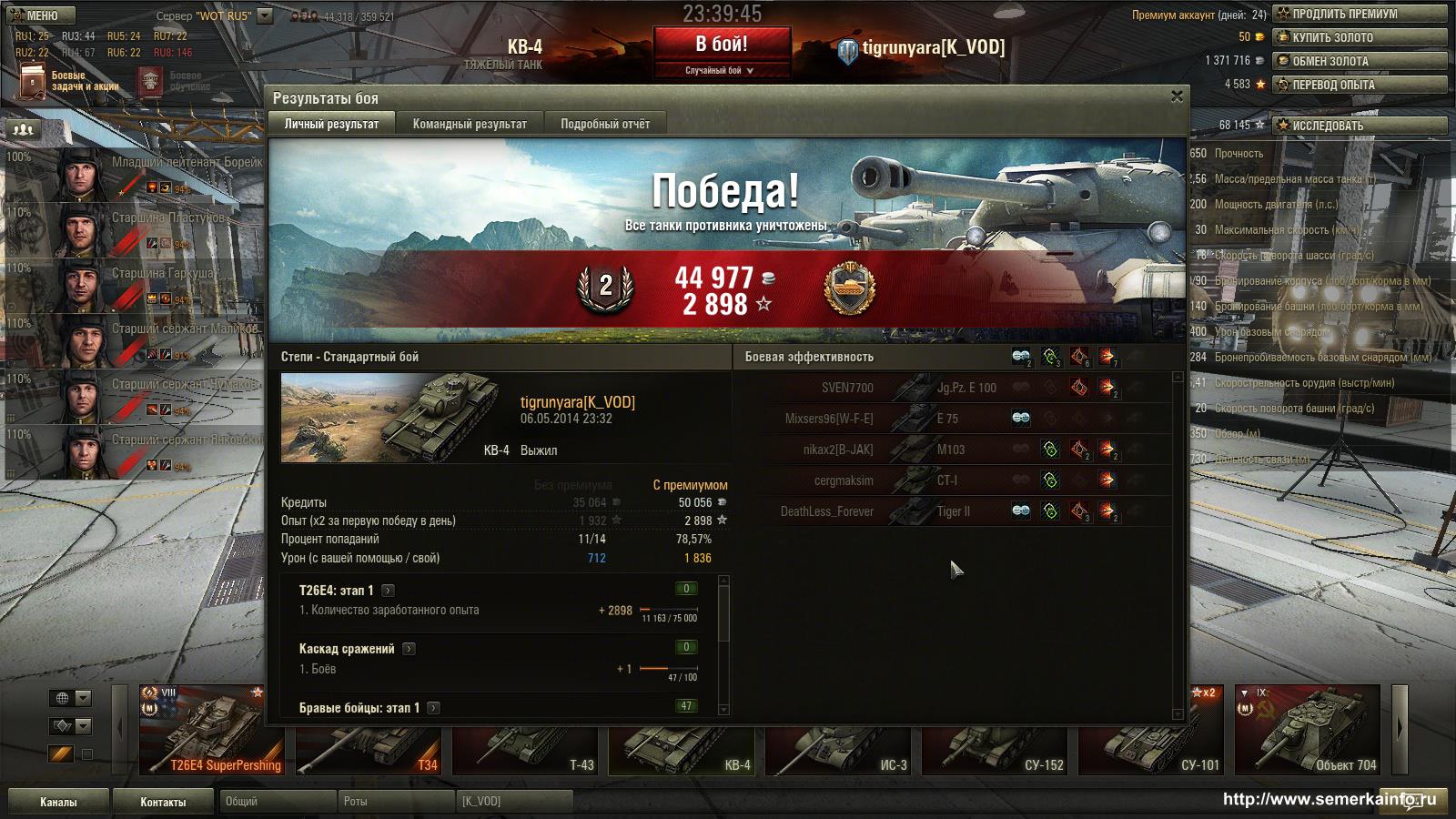Open the Контакты contacts button
The image size is (1456, 819).
point(164,802)
